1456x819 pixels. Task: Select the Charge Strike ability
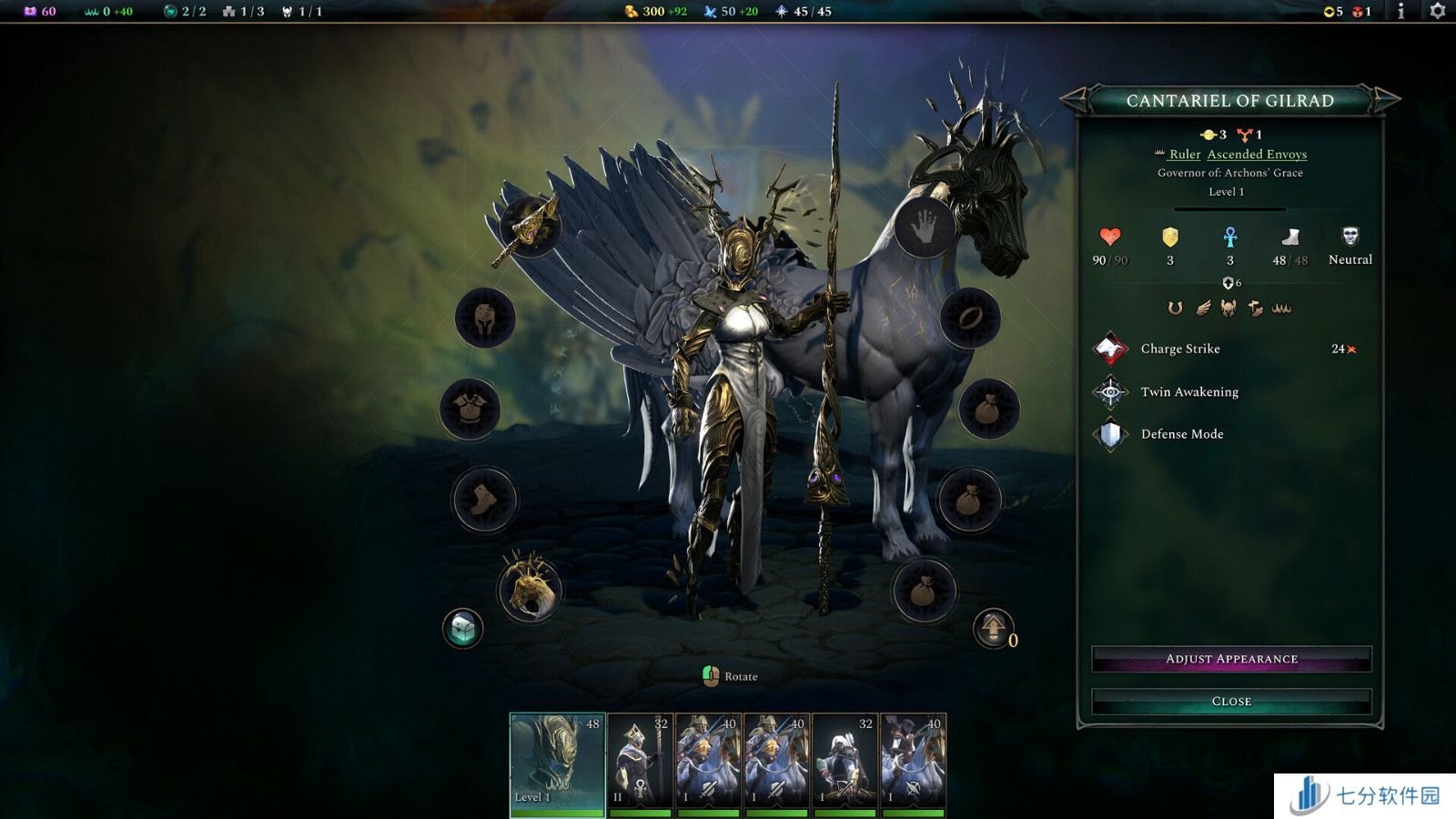1179,349
